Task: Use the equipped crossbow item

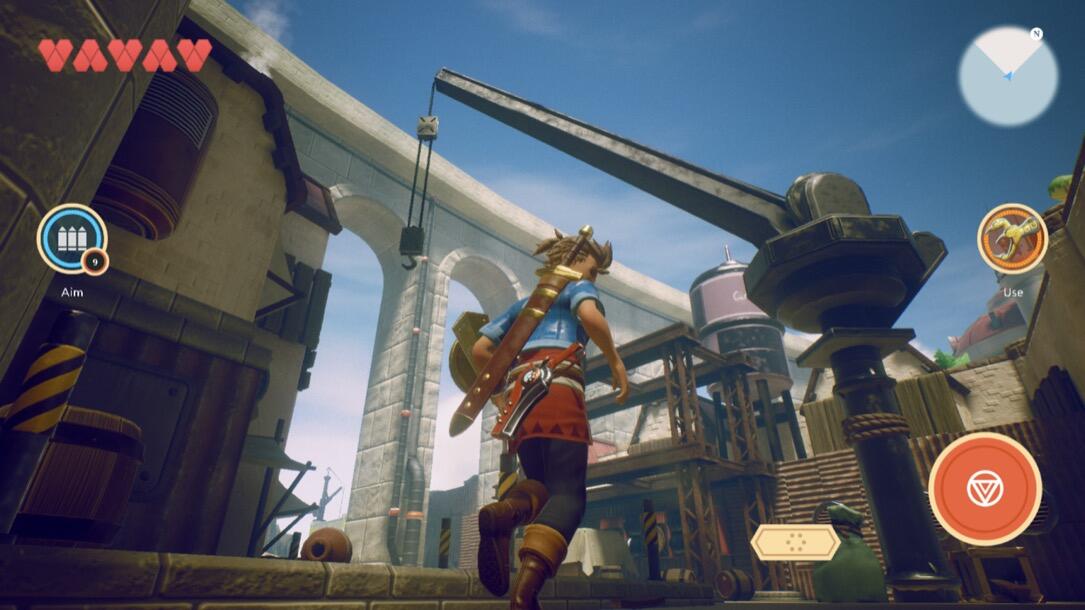Action: click(x=1012, y=240)
